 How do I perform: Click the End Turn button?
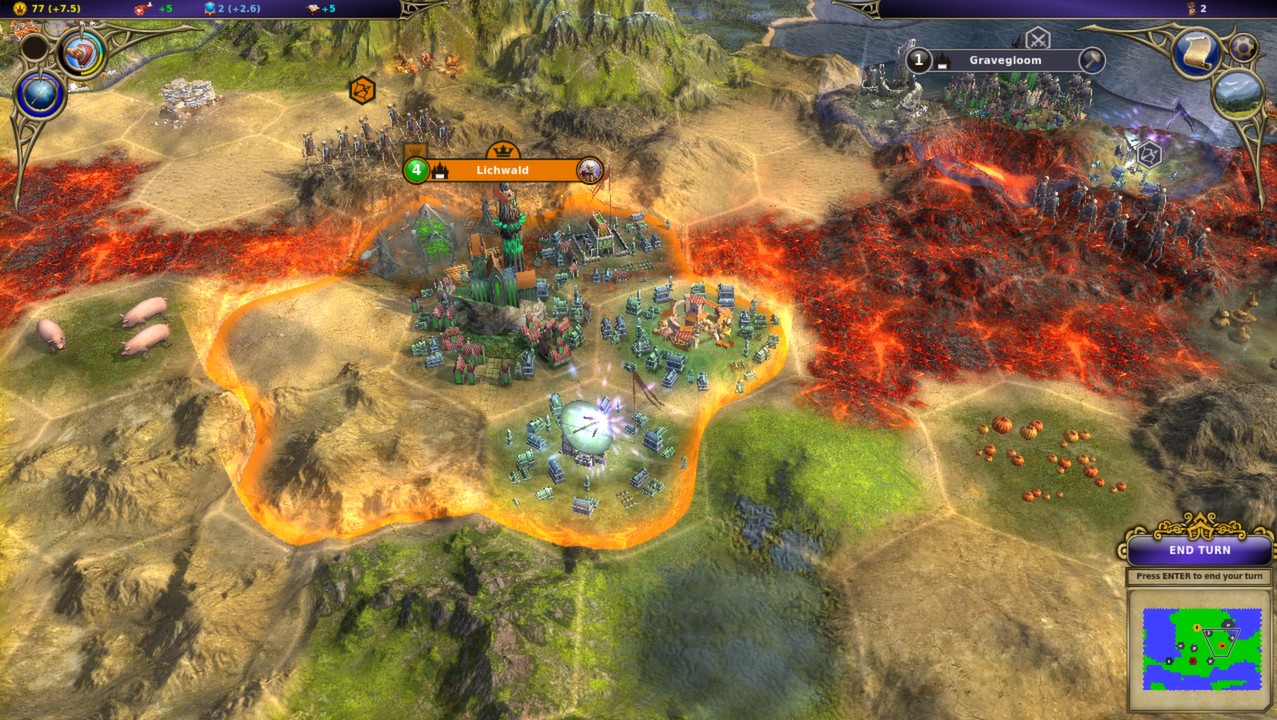tap(1199, 550)
